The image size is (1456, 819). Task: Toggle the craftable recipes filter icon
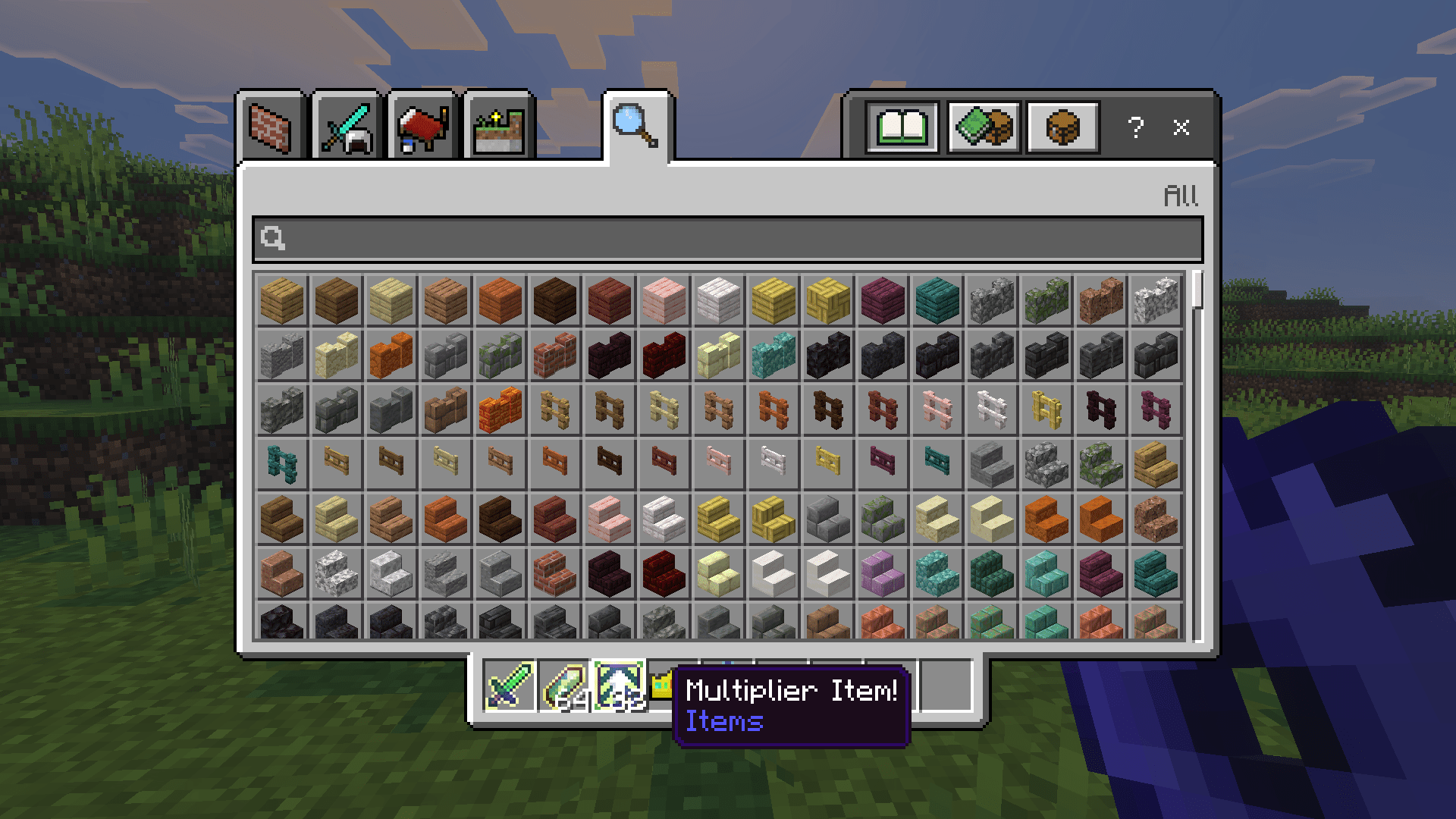pyautogui.click(x=984, y=127)
